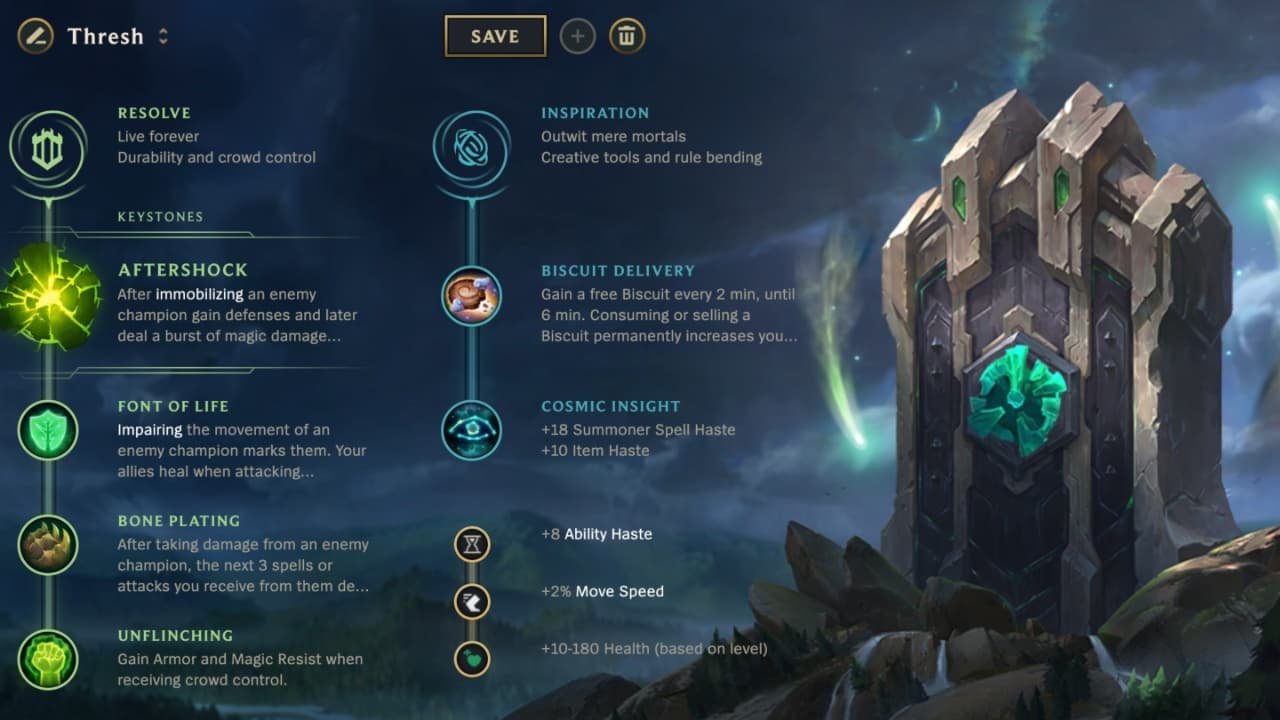Create a new rune page
This screenshot has height=720, width=1280.
[x=577, y=36]
